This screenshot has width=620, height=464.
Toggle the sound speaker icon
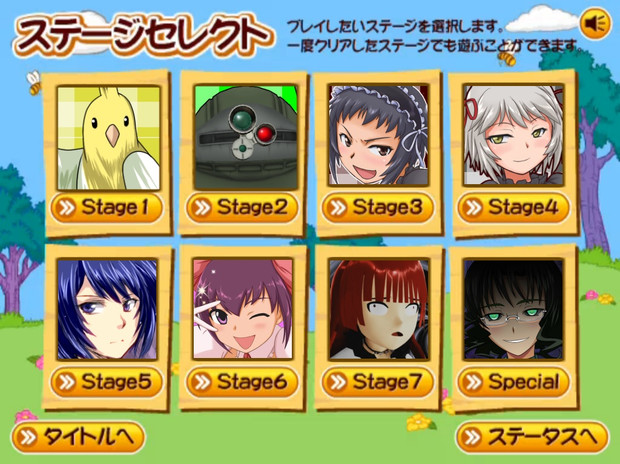[x=596, y=22]
